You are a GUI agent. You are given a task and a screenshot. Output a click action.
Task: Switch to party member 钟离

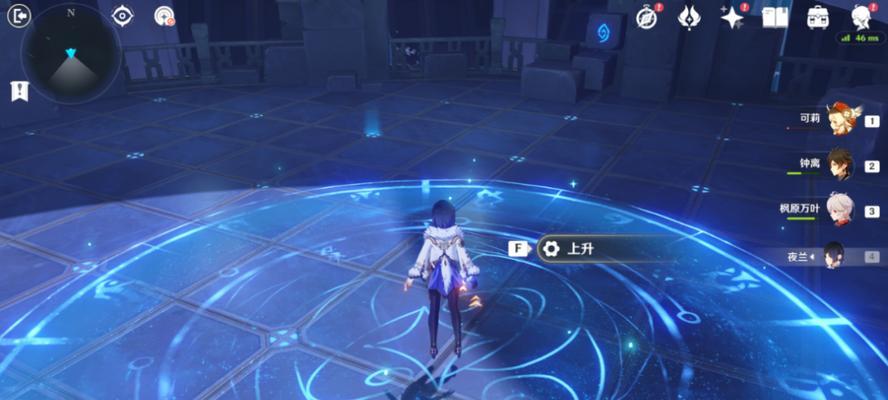pyautogui.click(x=838, y=166)
